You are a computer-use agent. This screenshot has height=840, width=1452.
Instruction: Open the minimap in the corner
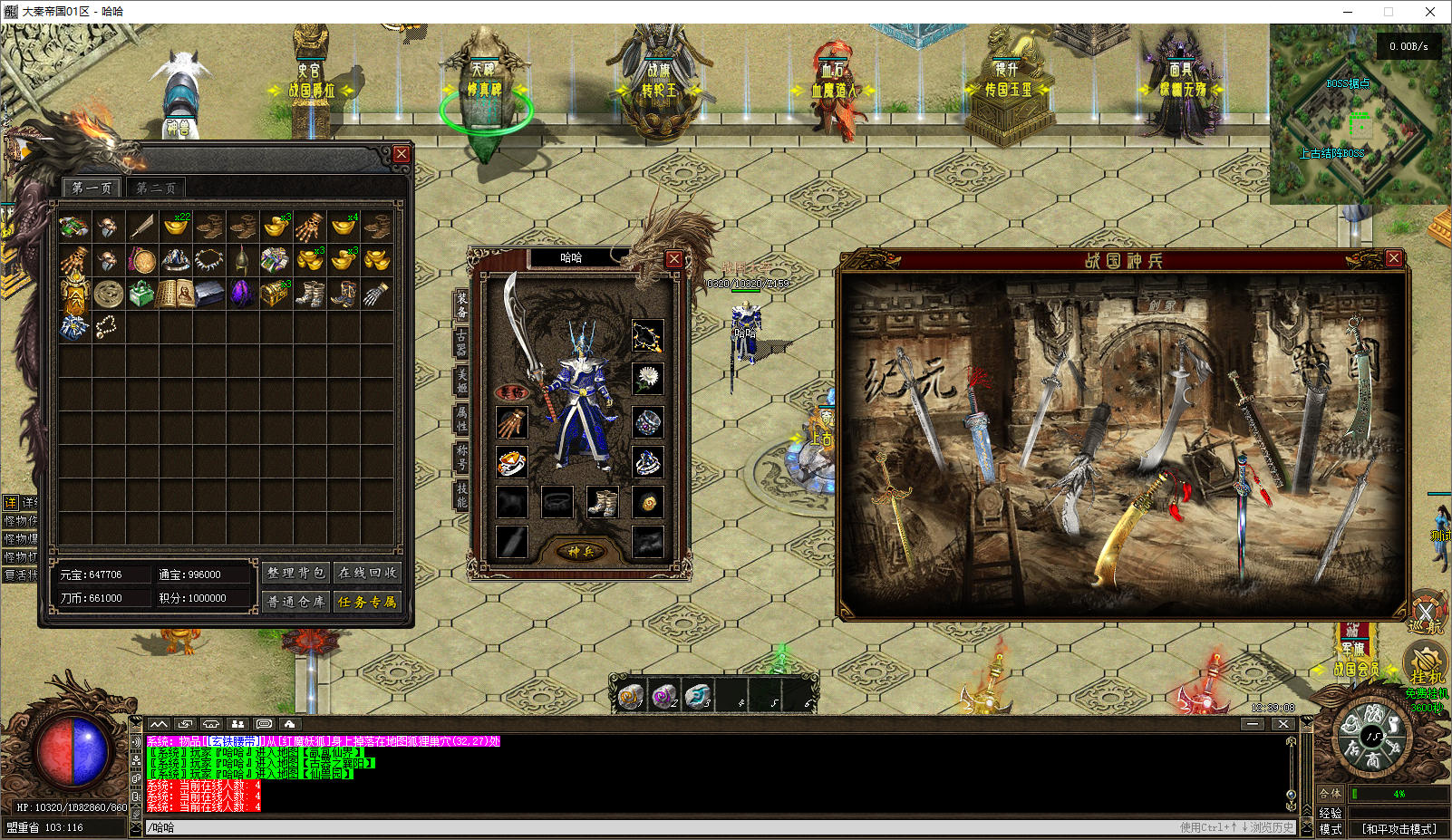click(x=1360, y=113)
